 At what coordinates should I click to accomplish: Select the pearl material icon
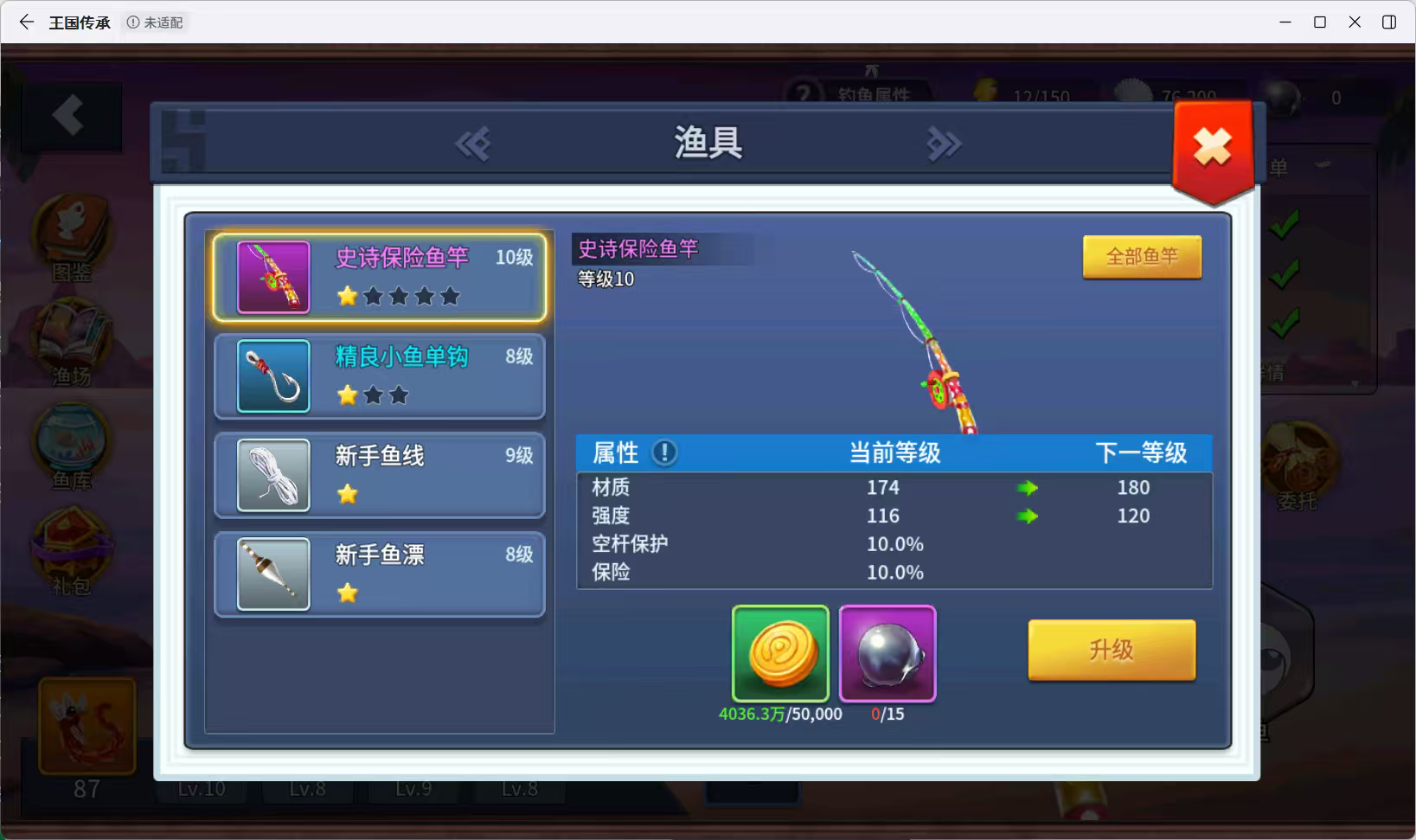(x=887, y=655)
